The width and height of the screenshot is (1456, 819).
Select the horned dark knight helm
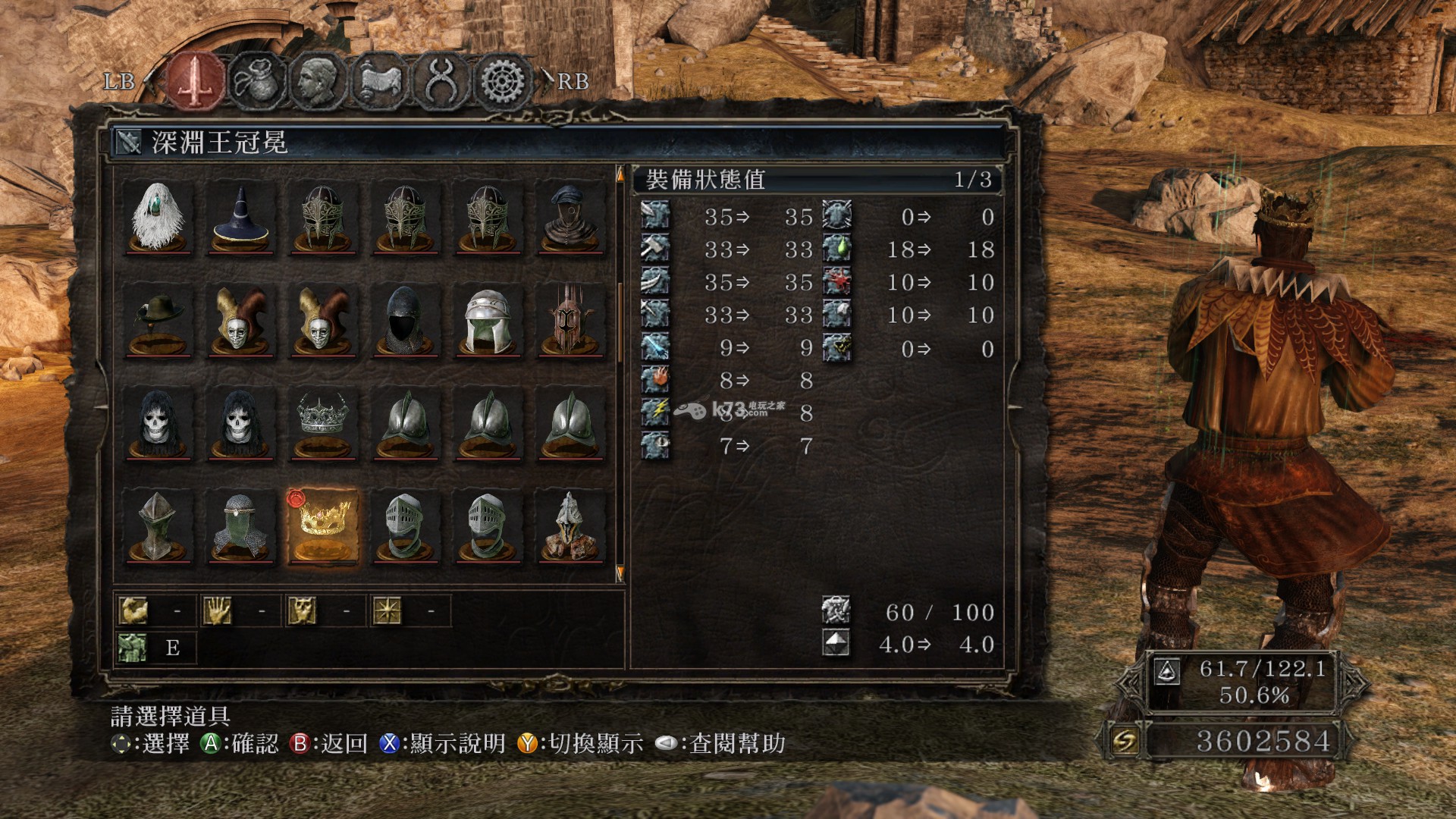coord(571,320)
